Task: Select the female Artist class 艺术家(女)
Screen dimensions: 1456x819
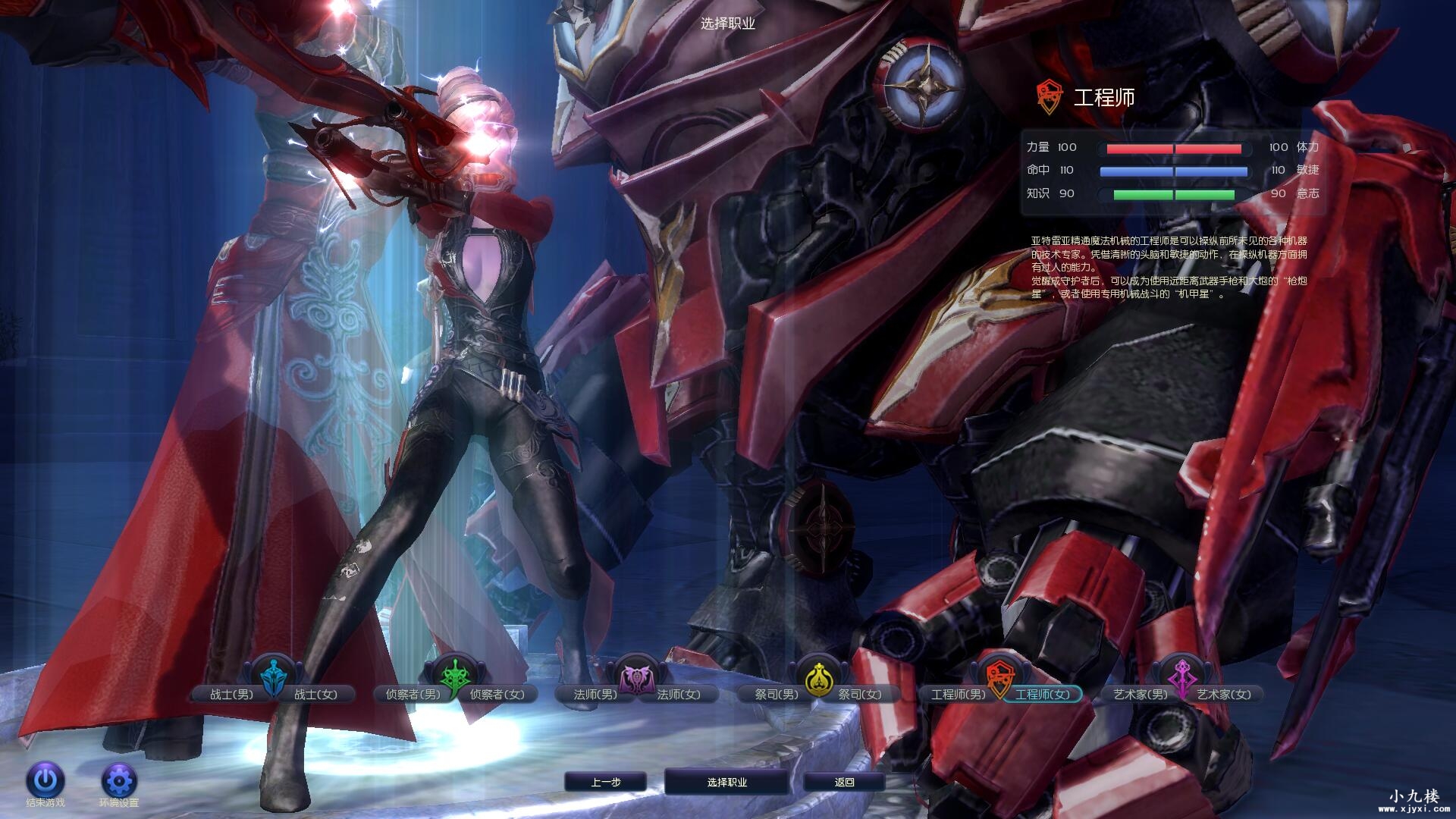Action: click(x=1224, y=694)
